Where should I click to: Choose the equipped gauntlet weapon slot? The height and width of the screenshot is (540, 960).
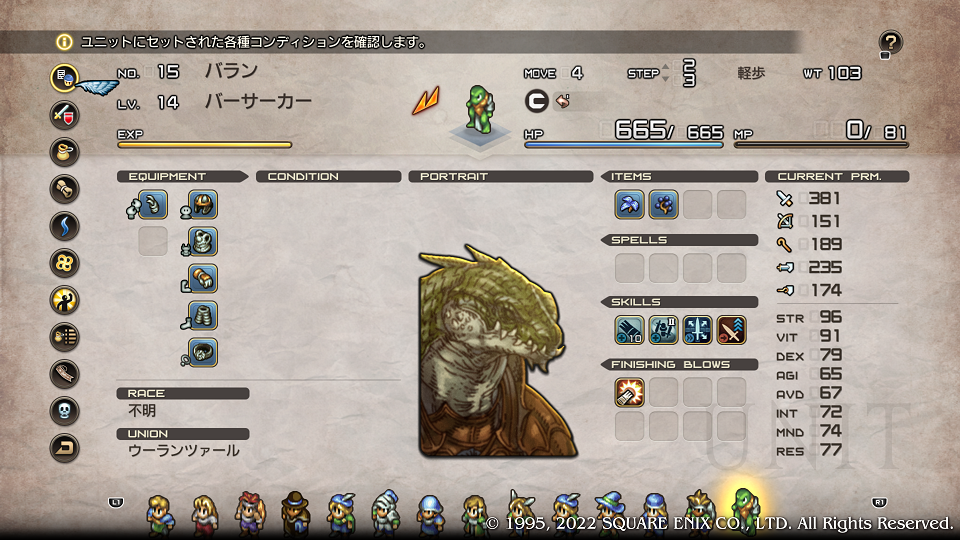click(153, 205)
